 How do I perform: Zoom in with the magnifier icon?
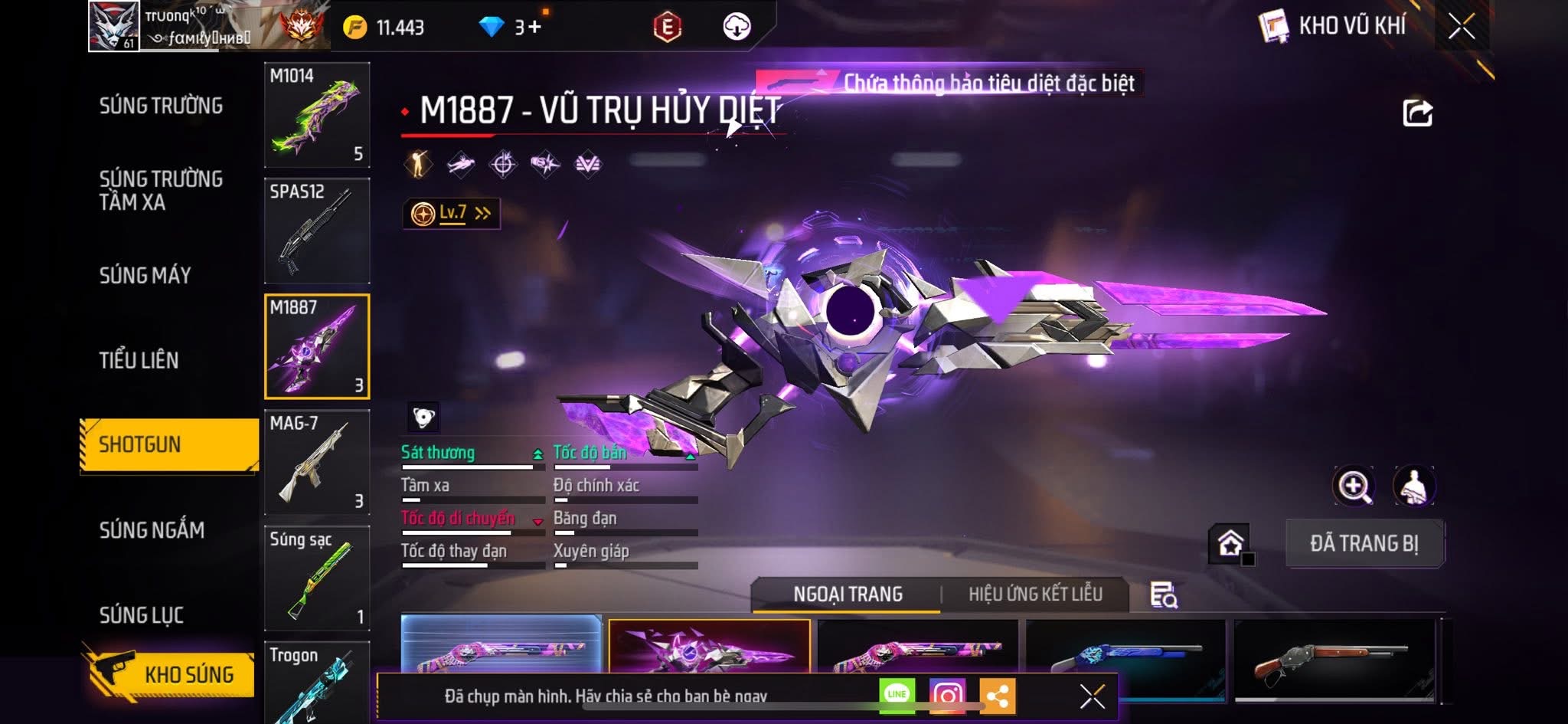(x=1354, y=486)
